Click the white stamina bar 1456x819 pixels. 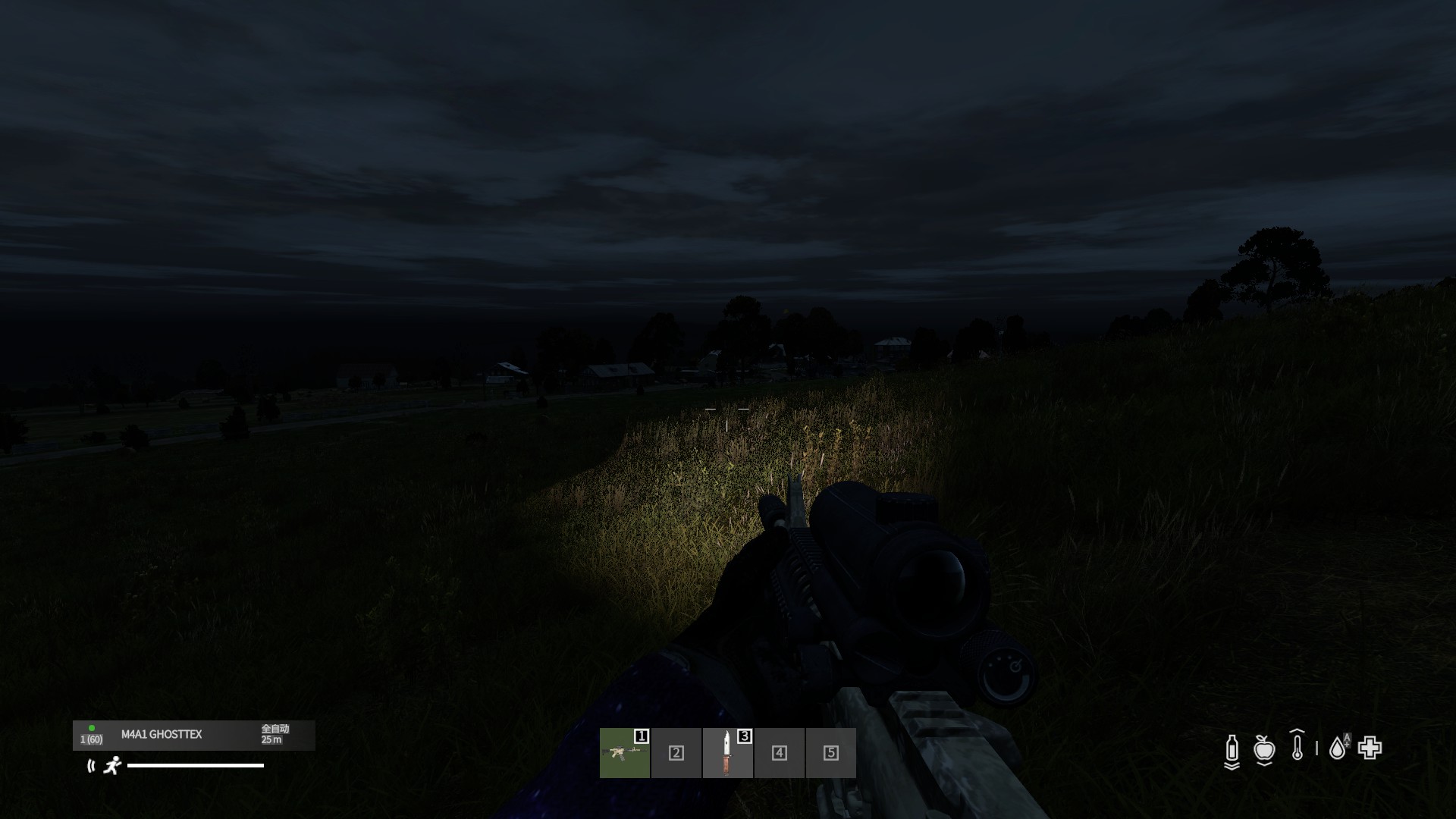[196, 766]
